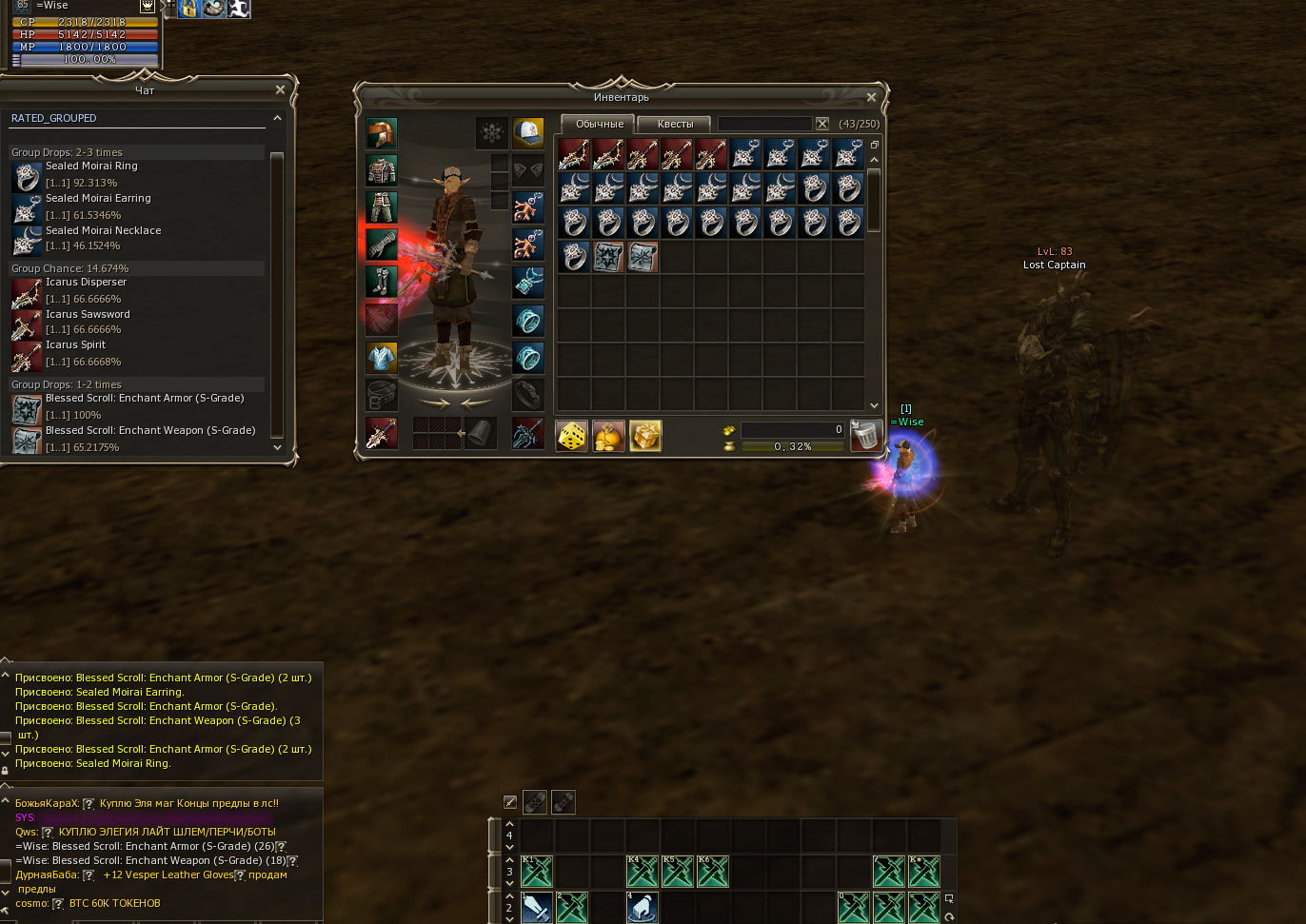Click the sword attack icon in hotbar slot 1
This screenshot has width=1306, height=924.
pos(536,909)
